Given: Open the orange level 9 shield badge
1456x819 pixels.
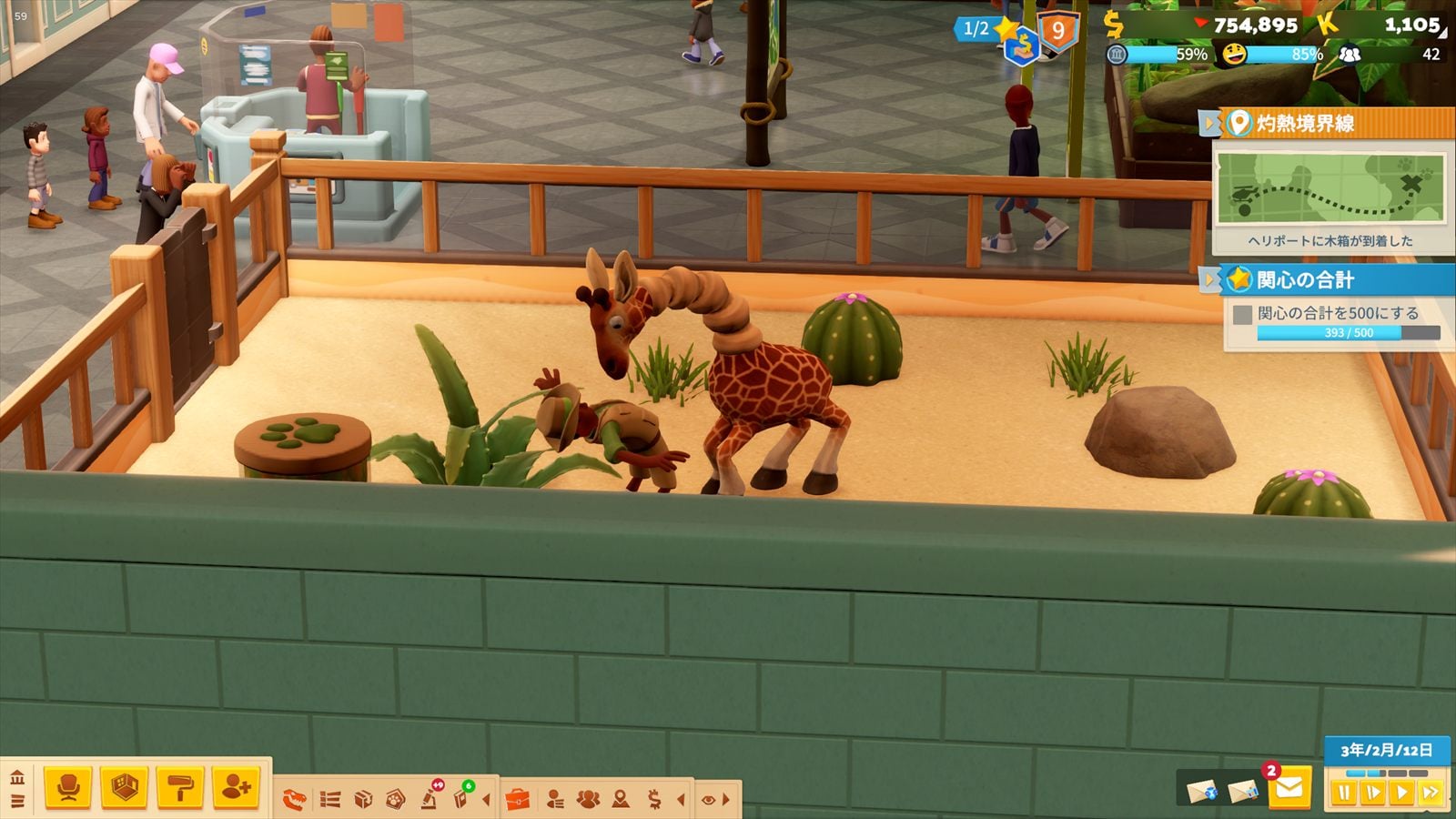Looking at the screenshot, I should coord(1057,32).
